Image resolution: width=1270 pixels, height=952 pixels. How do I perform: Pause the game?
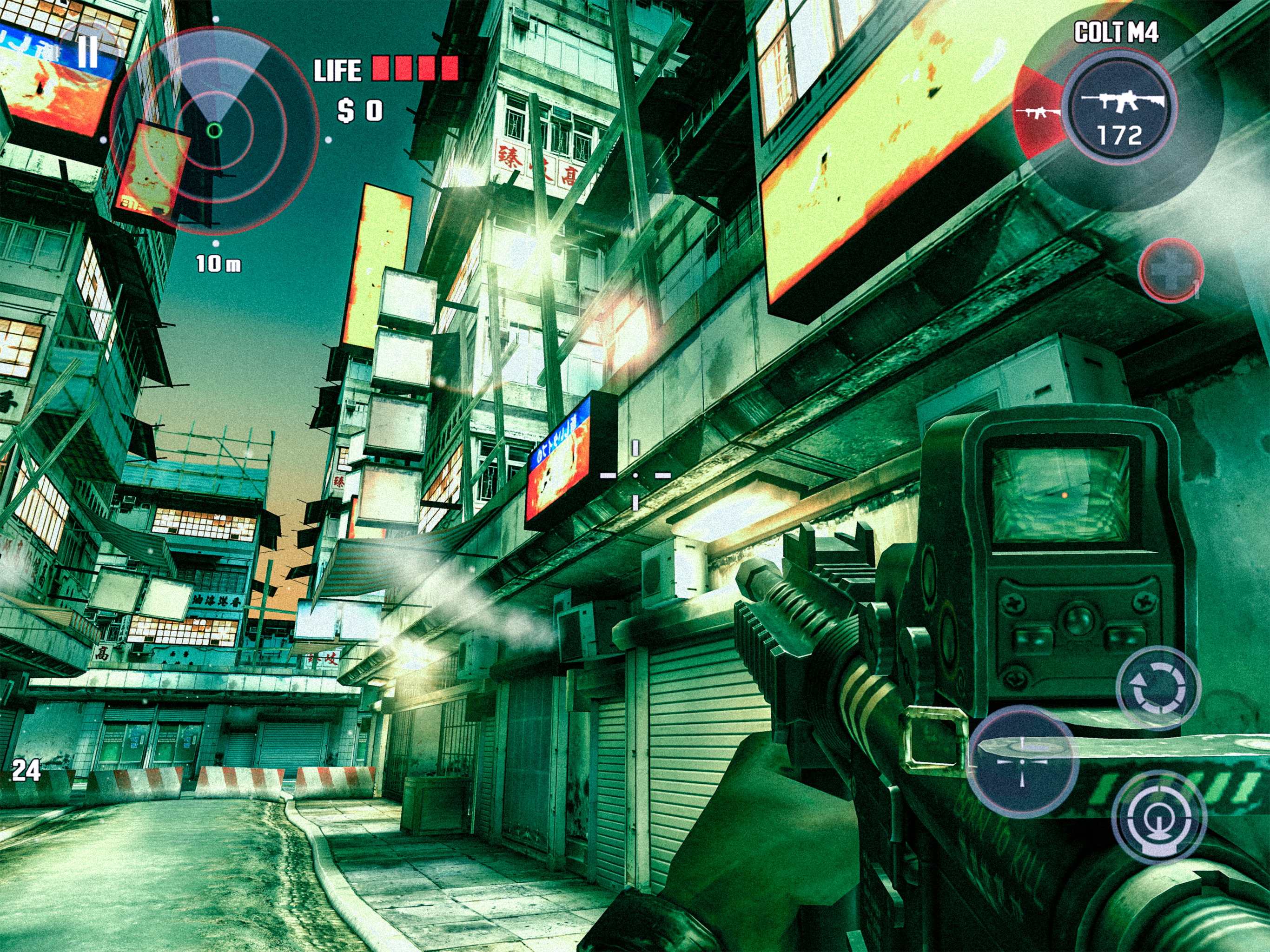87,52
